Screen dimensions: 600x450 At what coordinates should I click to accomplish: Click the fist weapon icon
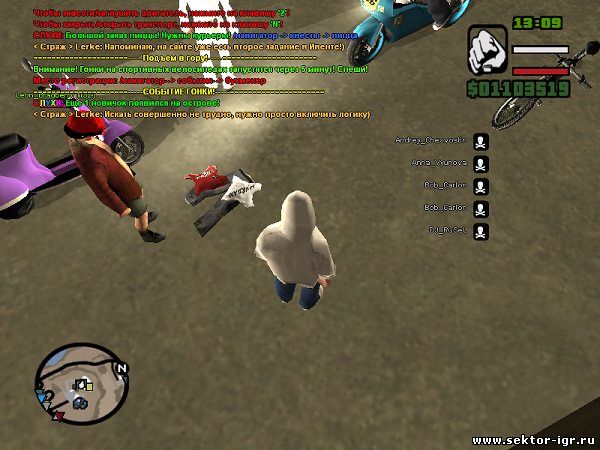(x=488, y=59)
